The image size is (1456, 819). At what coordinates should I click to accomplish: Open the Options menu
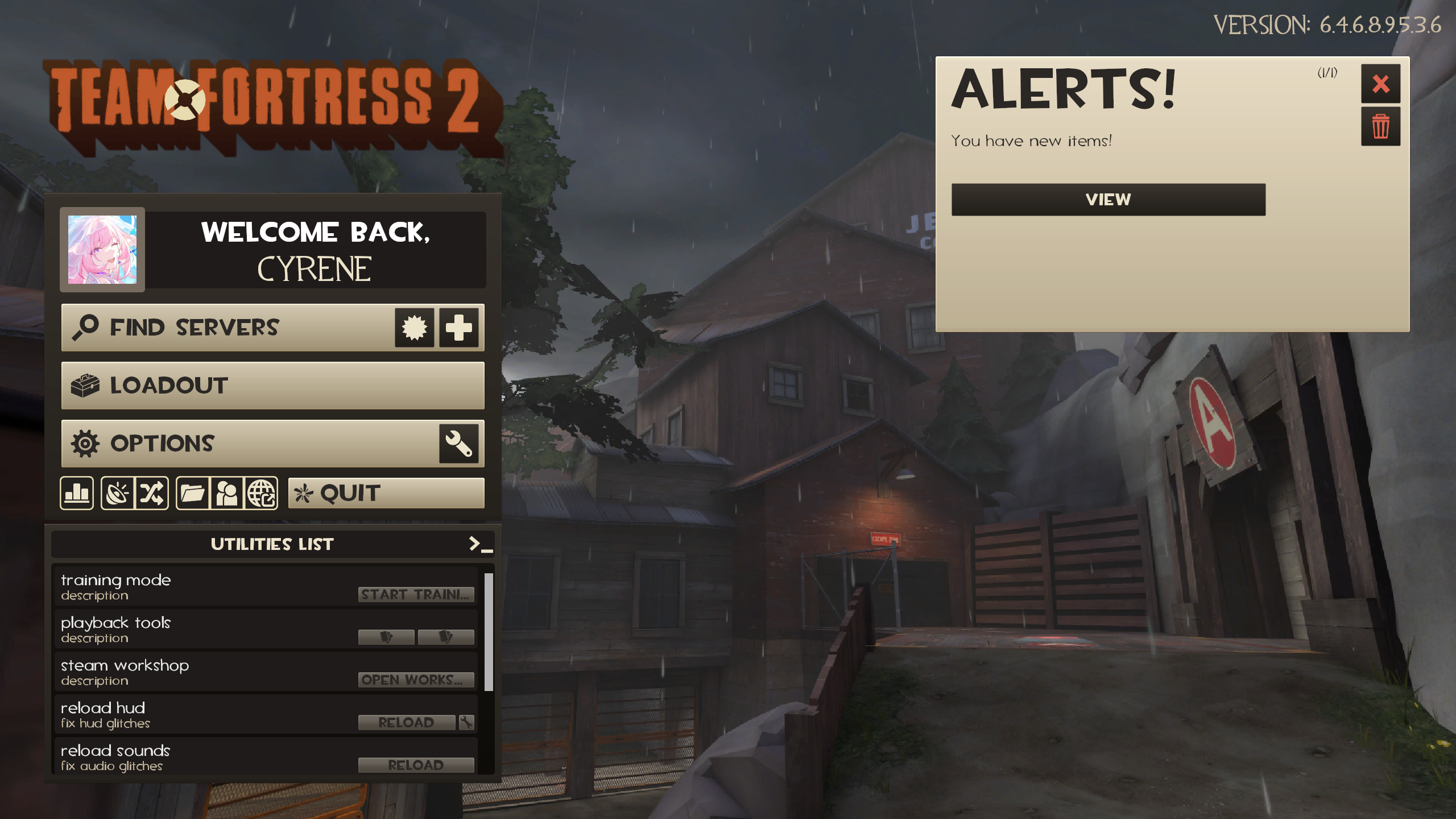[x=163, y=444]
